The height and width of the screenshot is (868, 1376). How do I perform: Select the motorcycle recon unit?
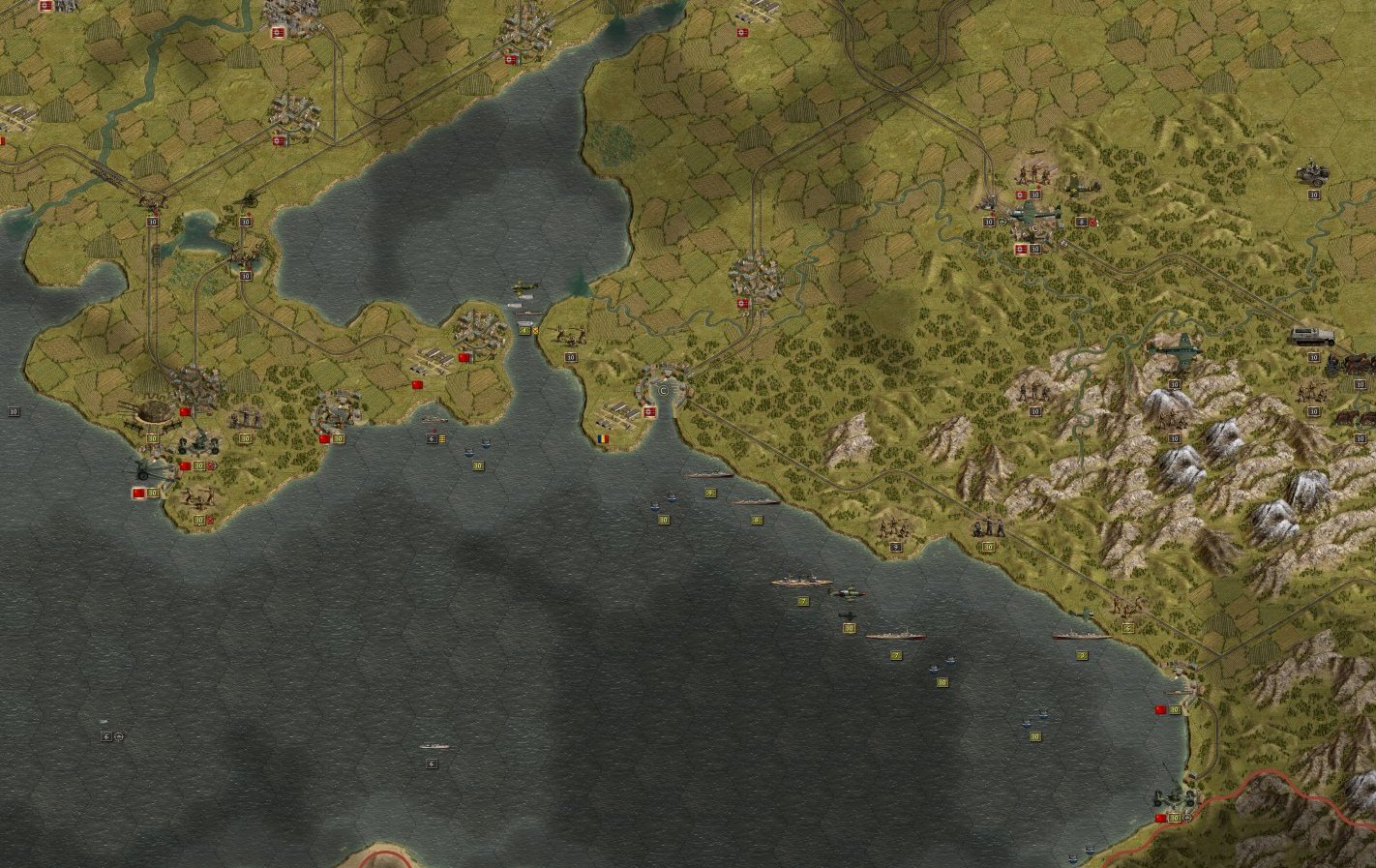coord(1313,174)
